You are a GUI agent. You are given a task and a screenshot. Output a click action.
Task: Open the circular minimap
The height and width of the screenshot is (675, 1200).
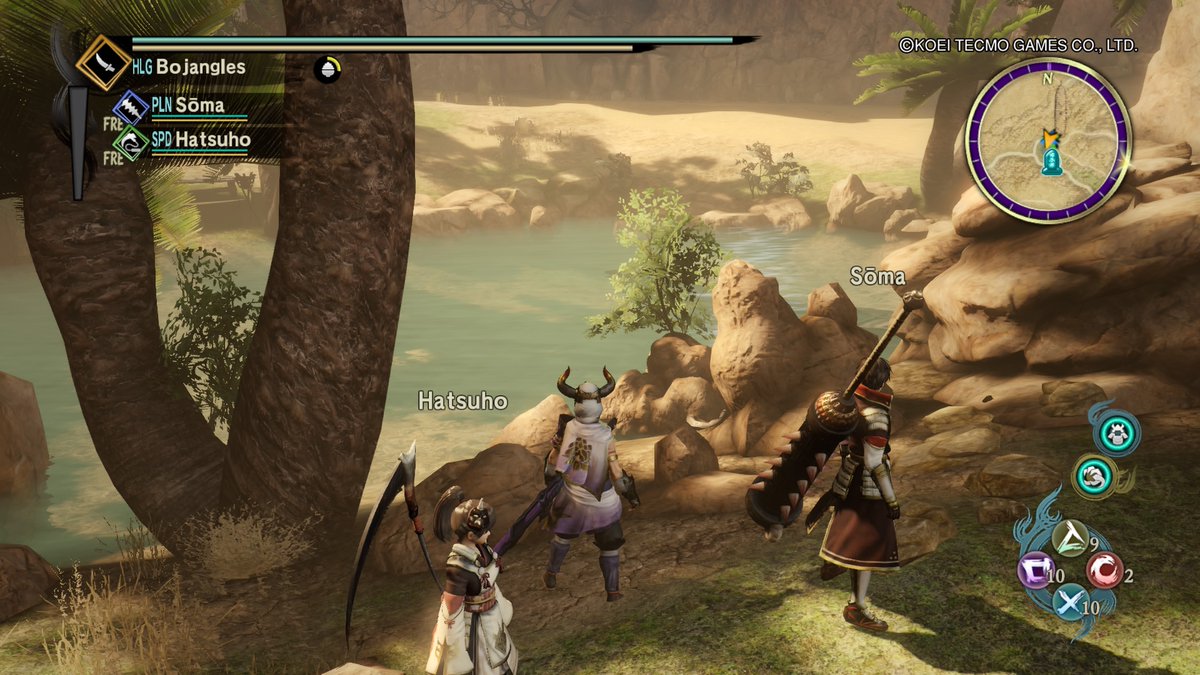coord(1048,139)
